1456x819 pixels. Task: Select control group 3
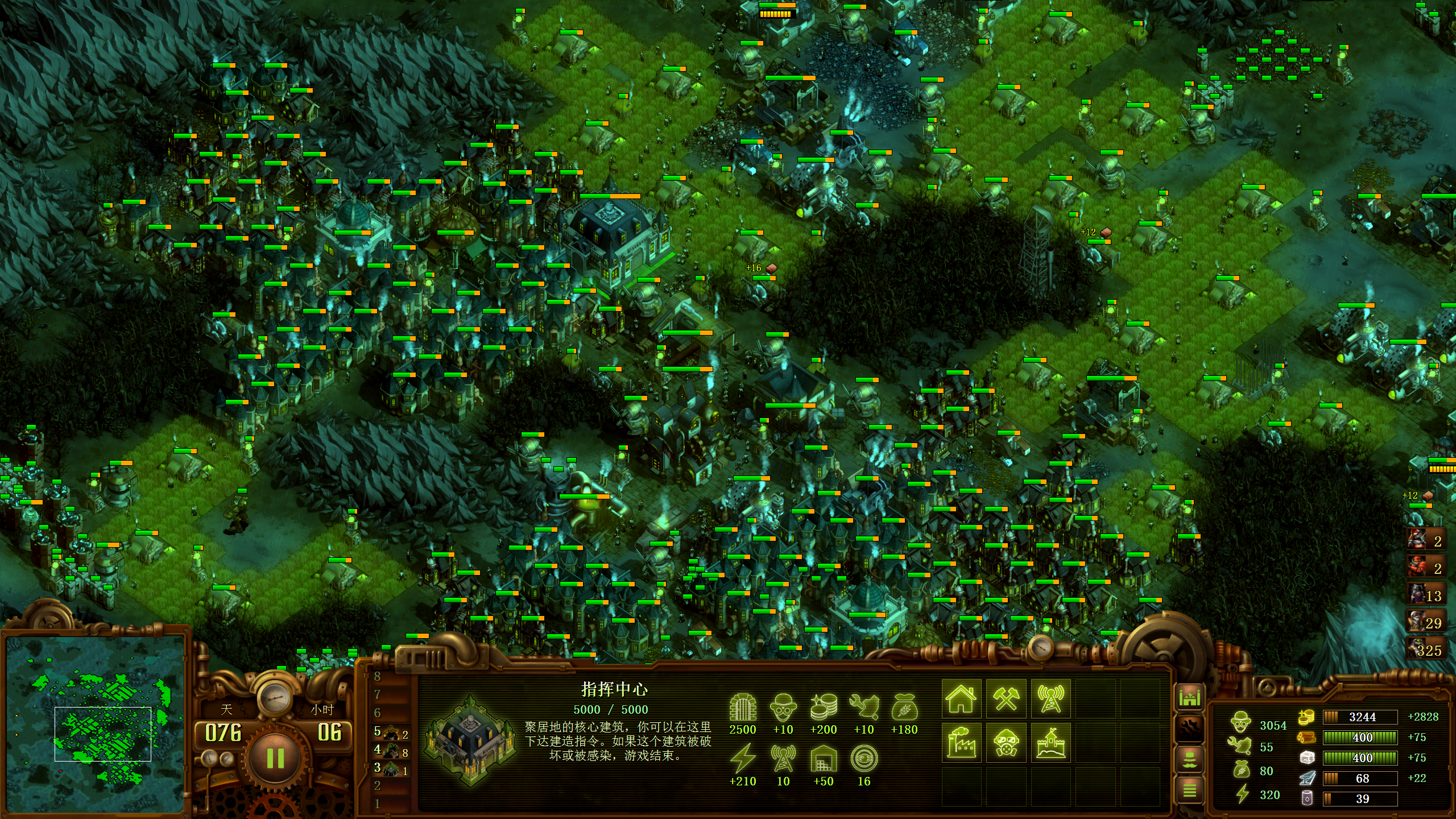(x=391, y=770)
